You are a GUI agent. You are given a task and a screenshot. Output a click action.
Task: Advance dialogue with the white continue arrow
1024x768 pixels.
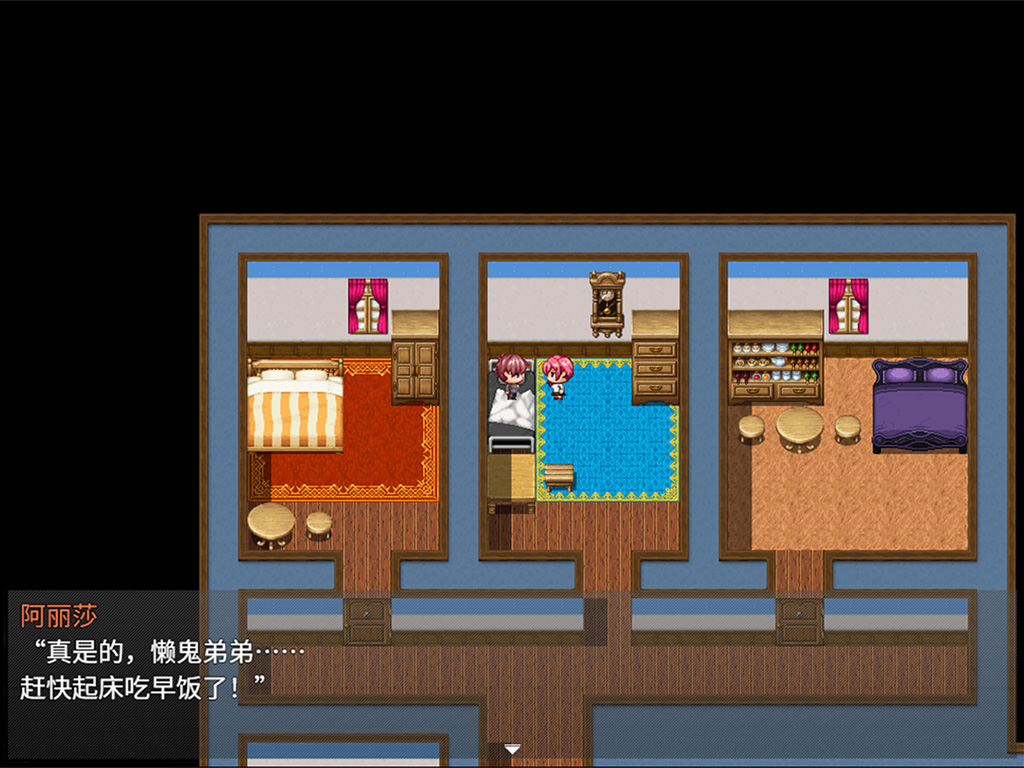click(x=512, y=749)
